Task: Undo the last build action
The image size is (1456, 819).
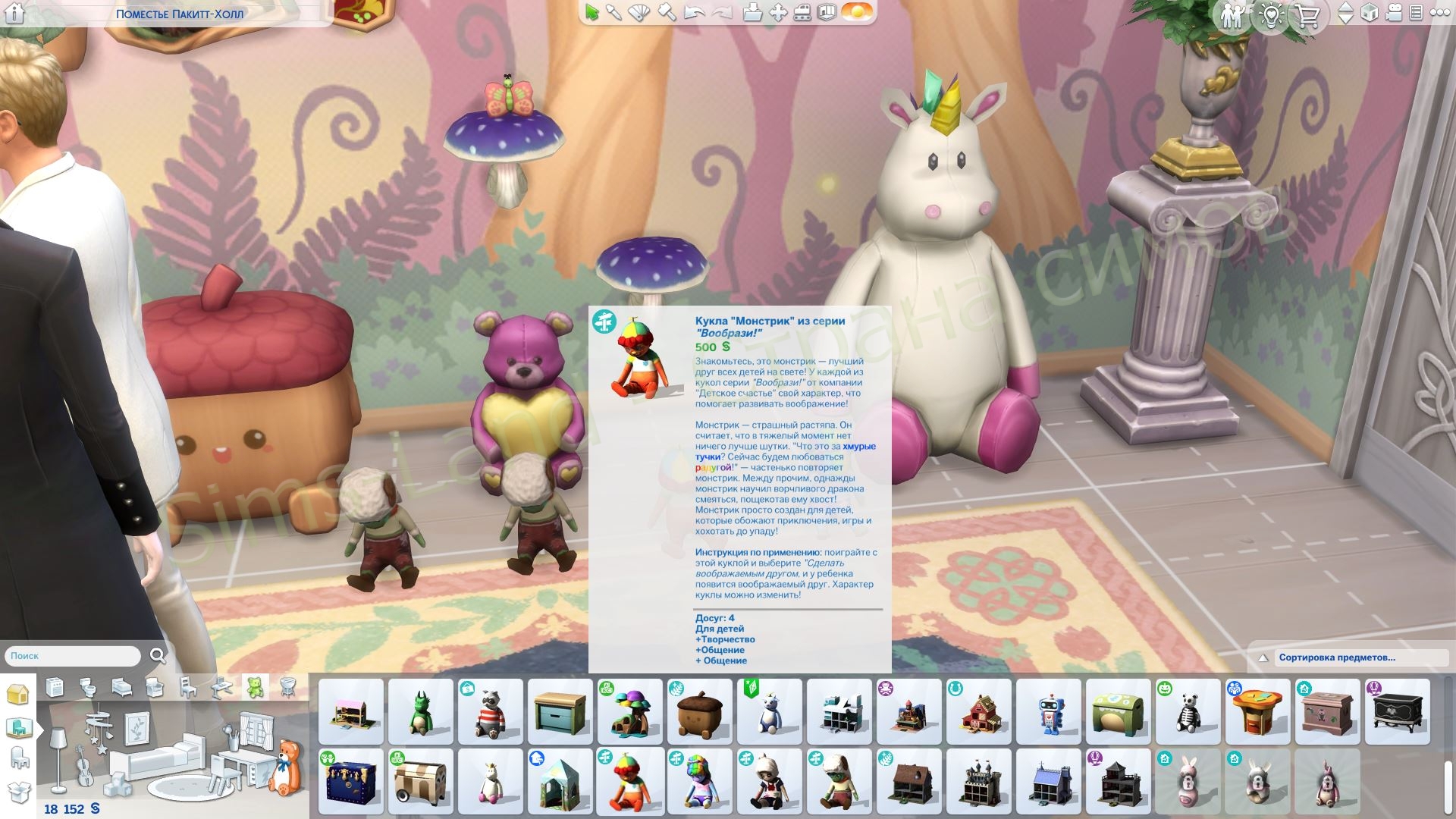Action: click(x=694, y=13)
